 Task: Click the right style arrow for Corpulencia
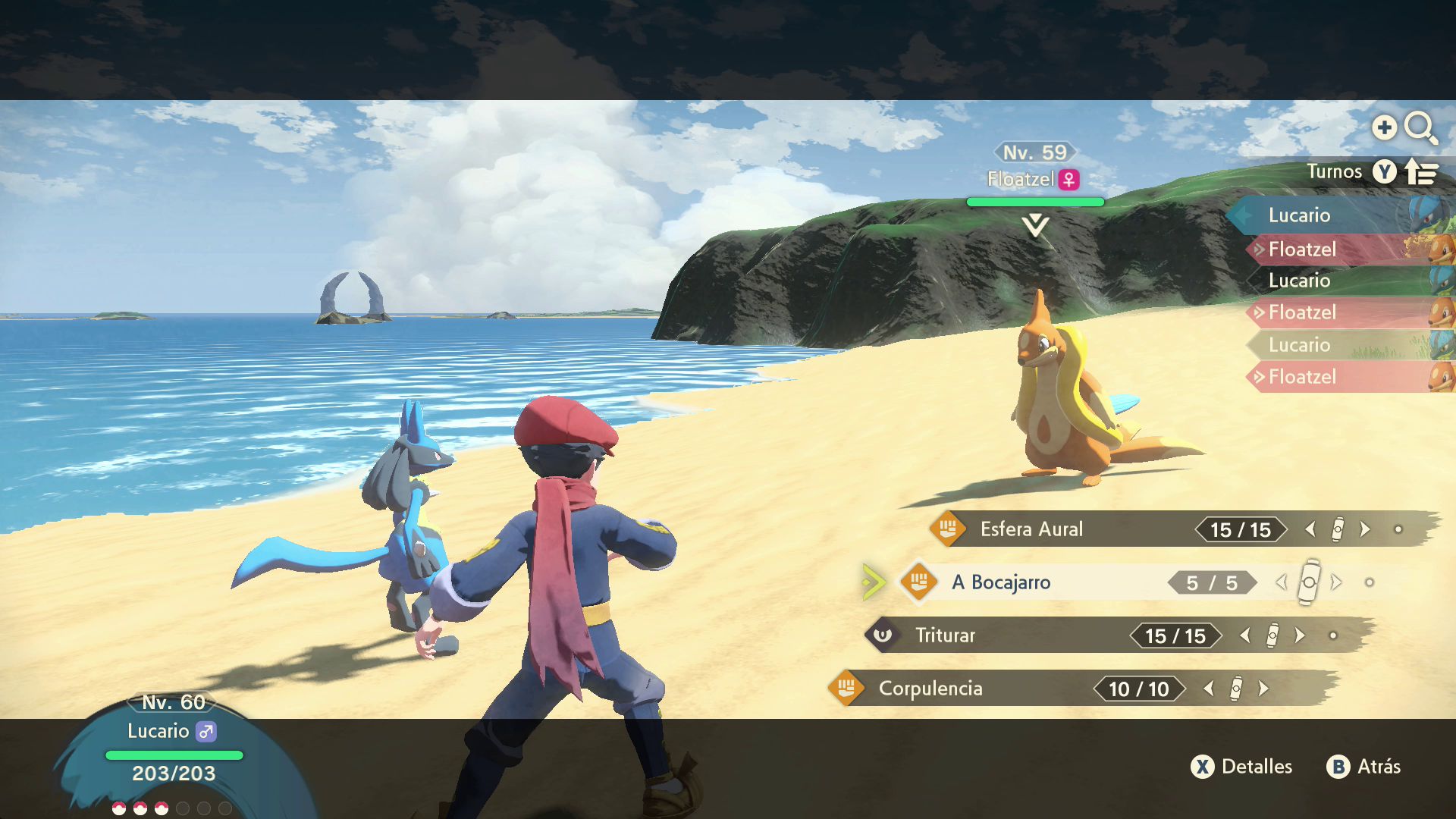pyautogui.click(x=1263, y=689)
